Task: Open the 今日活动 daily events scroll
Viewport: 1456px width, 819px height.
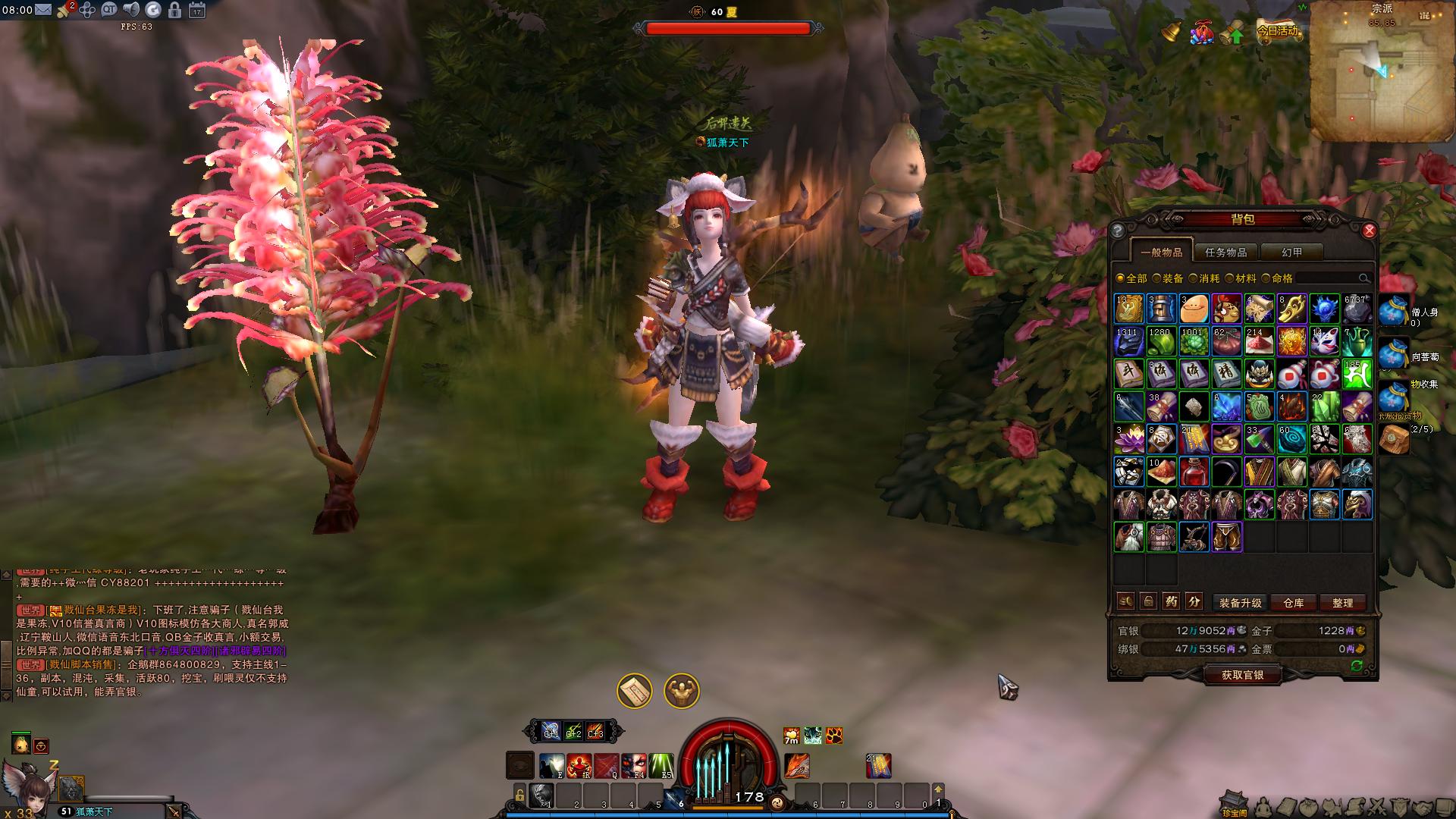Action: point(1277,32)
